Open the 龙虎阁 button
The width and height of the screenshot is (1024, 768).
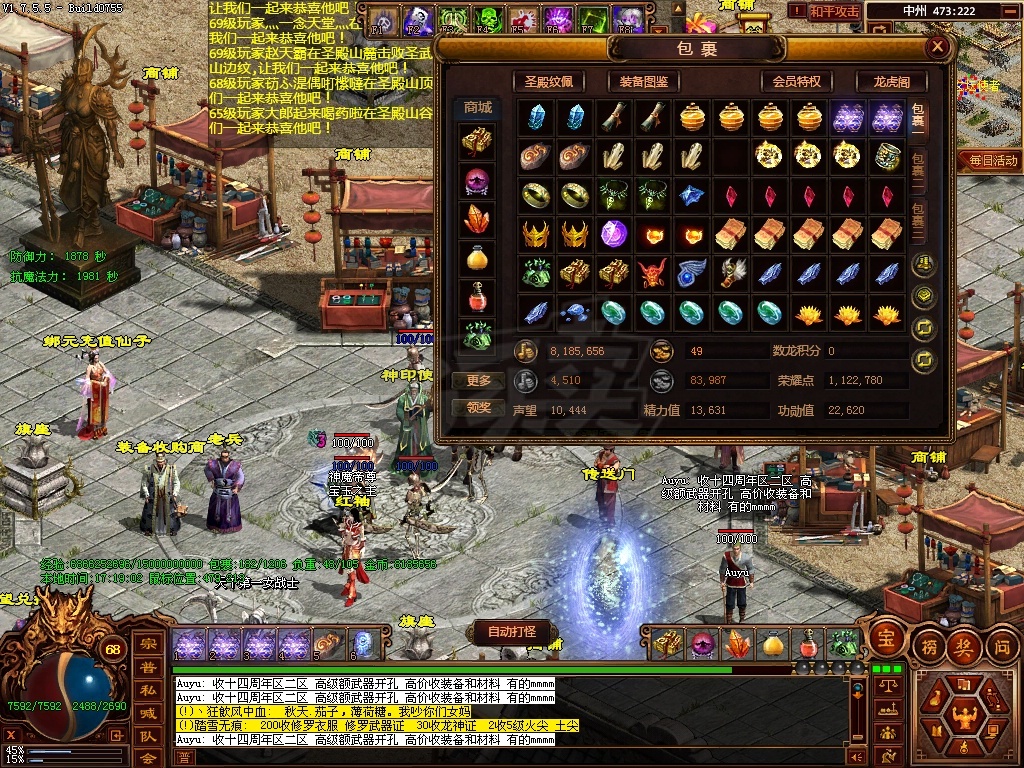coord(892,82)
